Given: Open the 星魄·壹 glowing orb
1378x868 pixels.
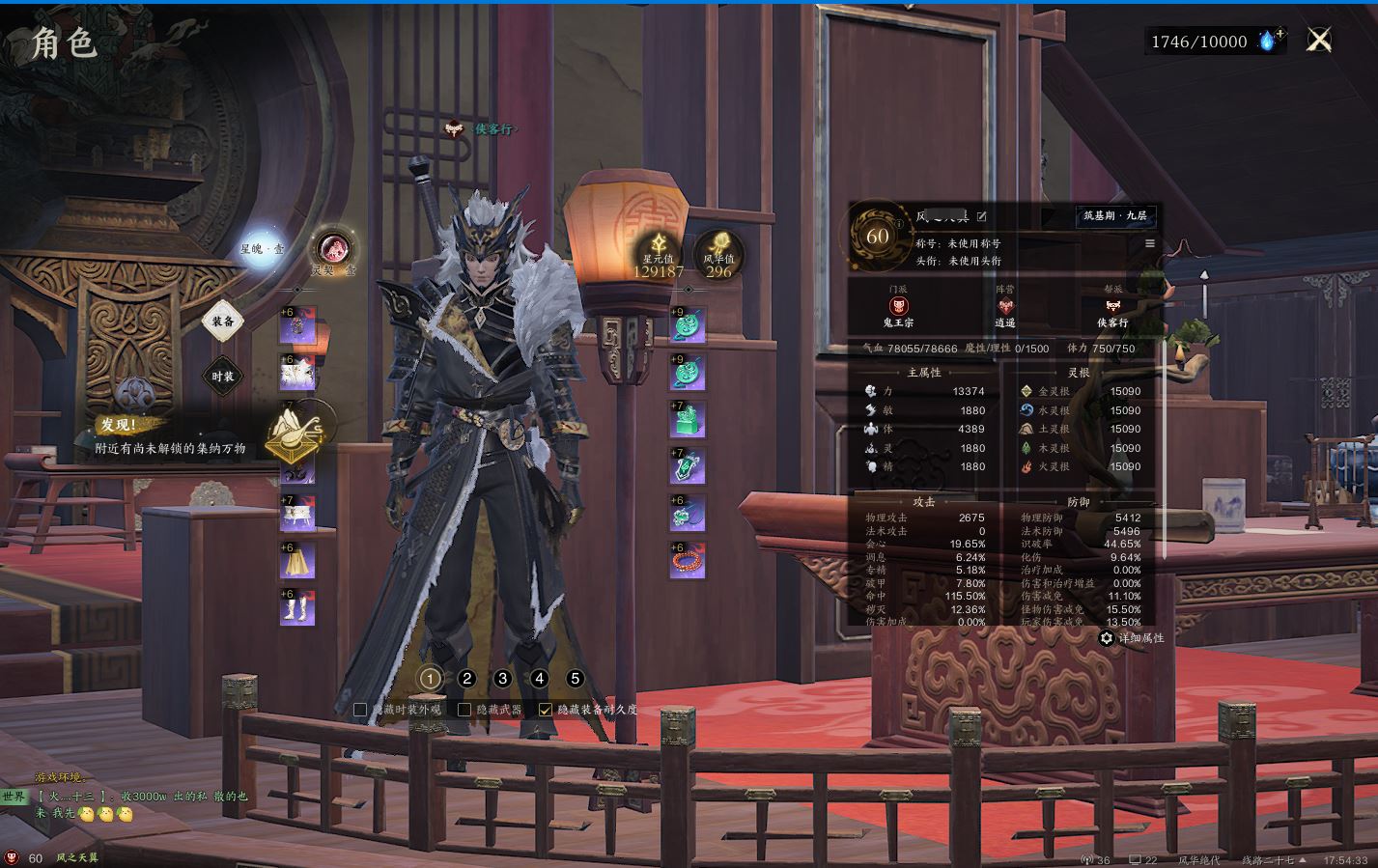Looking at the screenshot, I should [263, 248].
